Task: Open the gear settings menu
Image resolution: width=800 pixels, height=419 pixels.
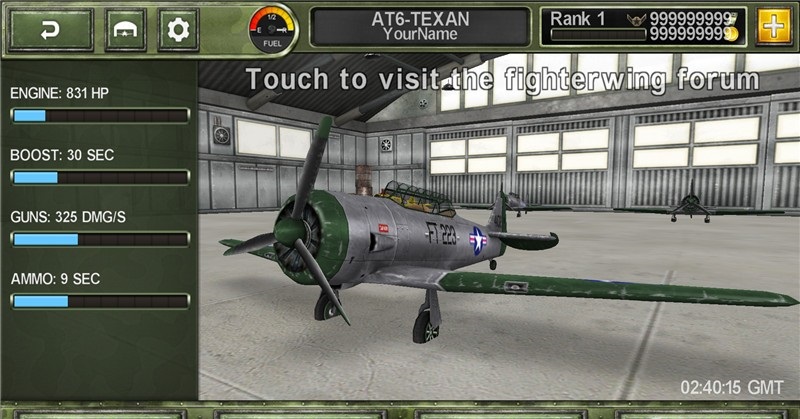Action: point(178,29)
